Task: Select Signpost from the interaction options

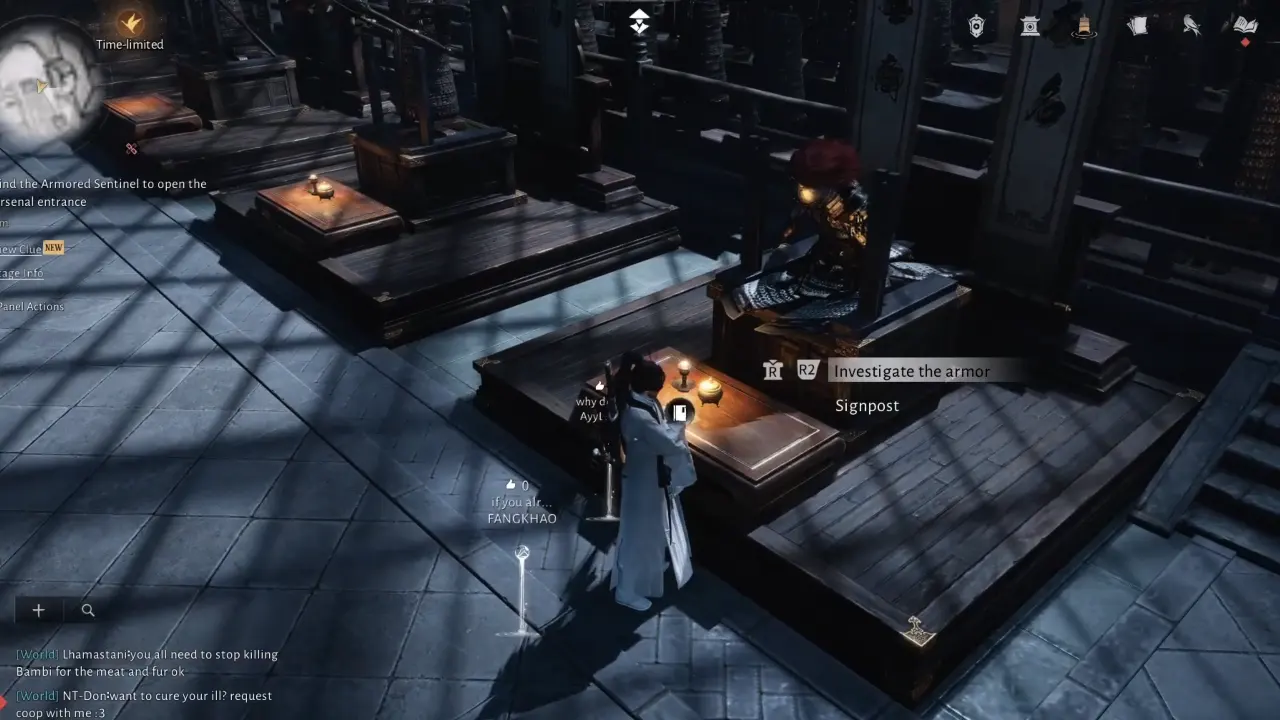Action: [x=866, y=405]
